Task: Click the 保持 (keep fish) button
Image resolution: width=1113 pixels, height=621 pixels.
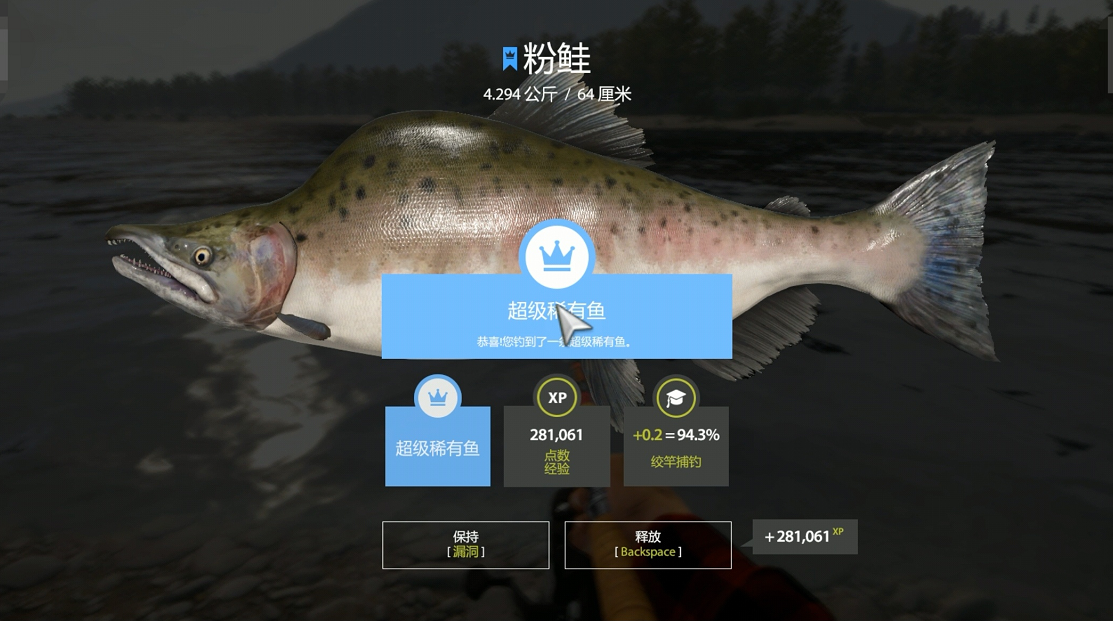Action: click(466, 545)
